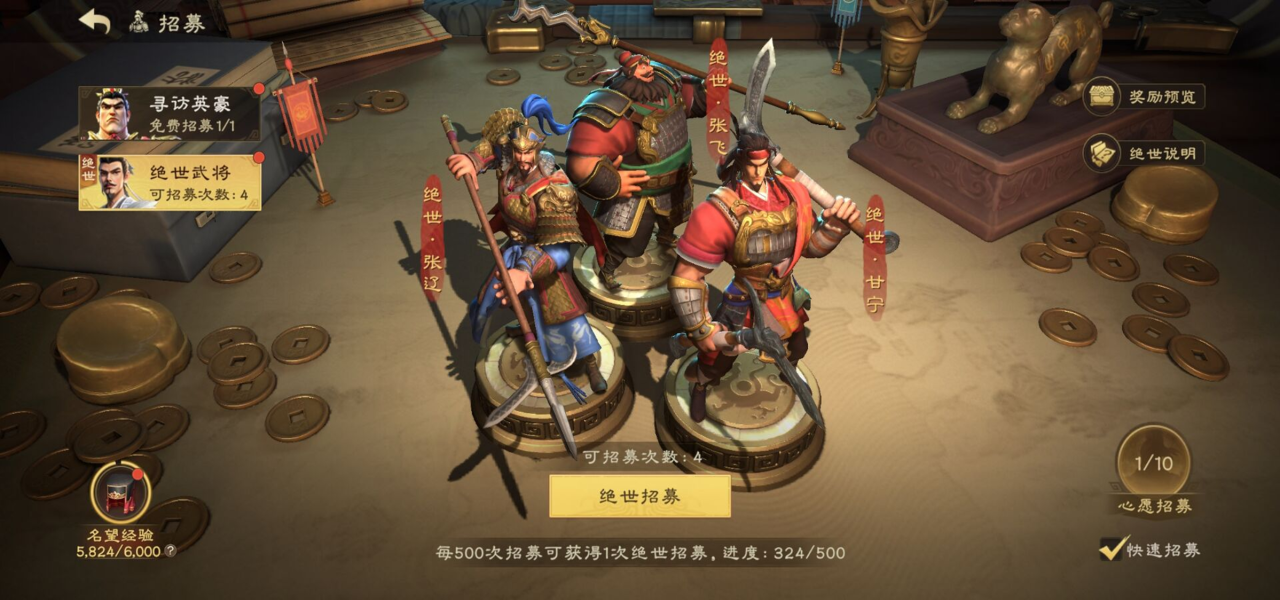Viewport: 1280px width, 600px height.
Task: Select the 绝世武将 recruitment tab
Action: click(x=170, y=182)
